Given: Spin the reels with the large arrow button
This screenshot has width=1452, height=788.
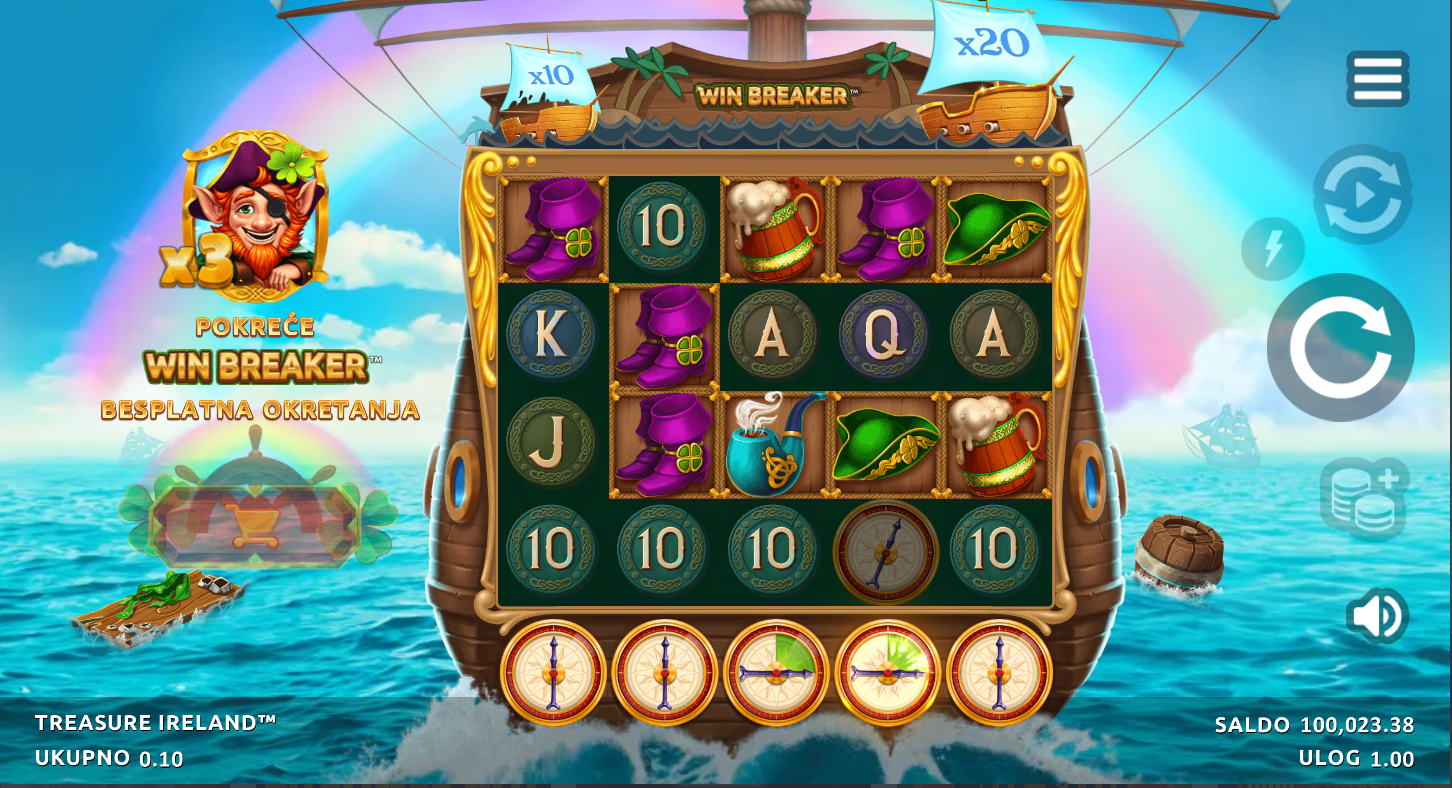Looking at the screenshot, I should click(1340, 348).
